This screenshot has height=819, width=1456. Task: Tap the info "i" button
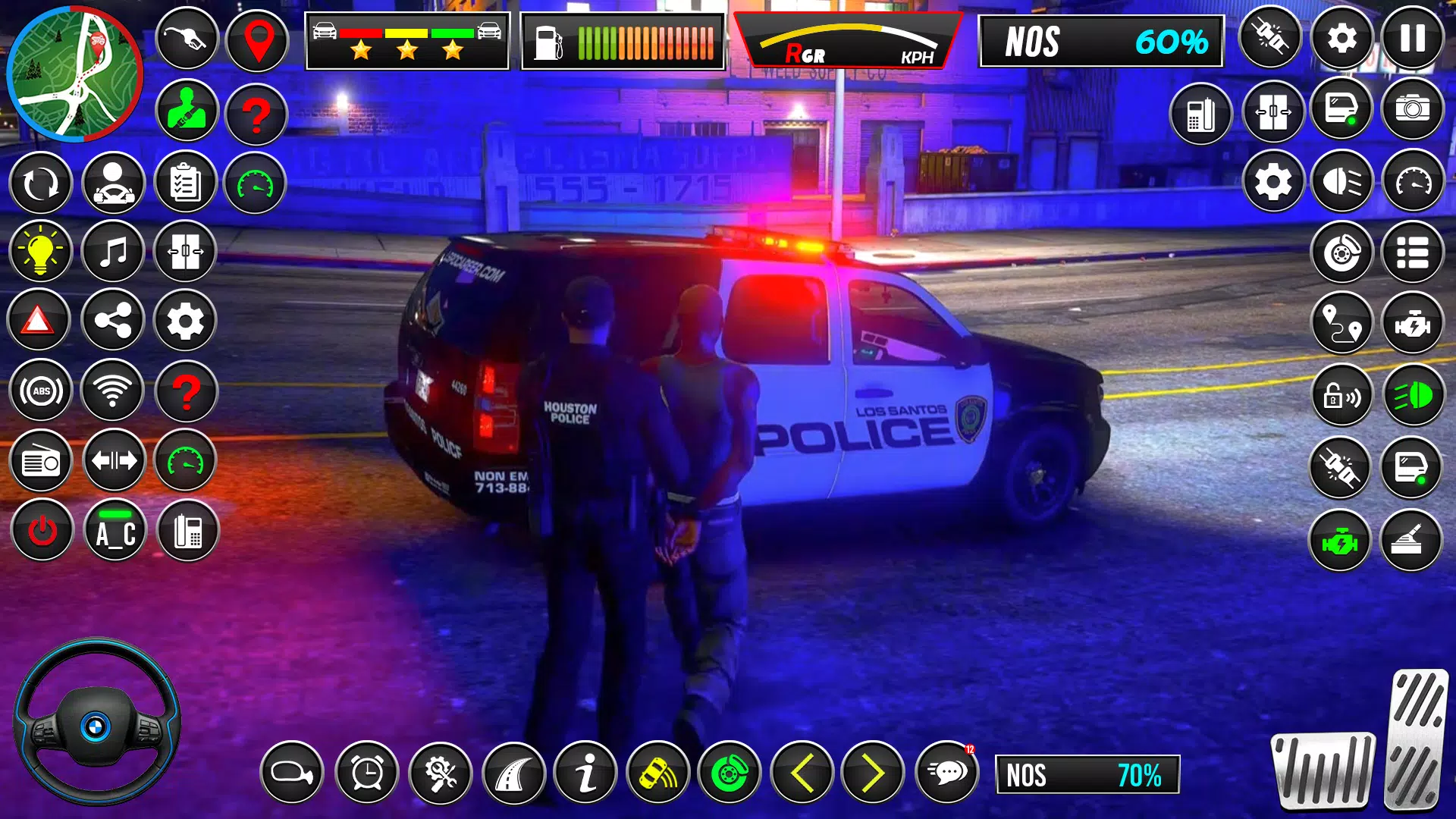pos(585,773)
